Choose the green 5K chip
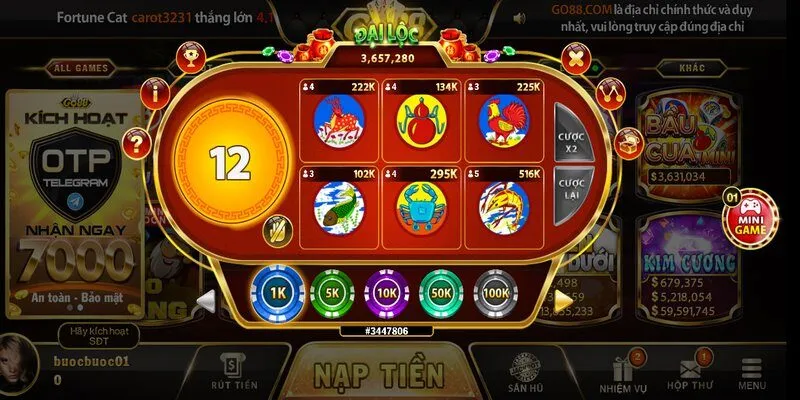Viewport: 800px width, 400px height. (332, 293)
